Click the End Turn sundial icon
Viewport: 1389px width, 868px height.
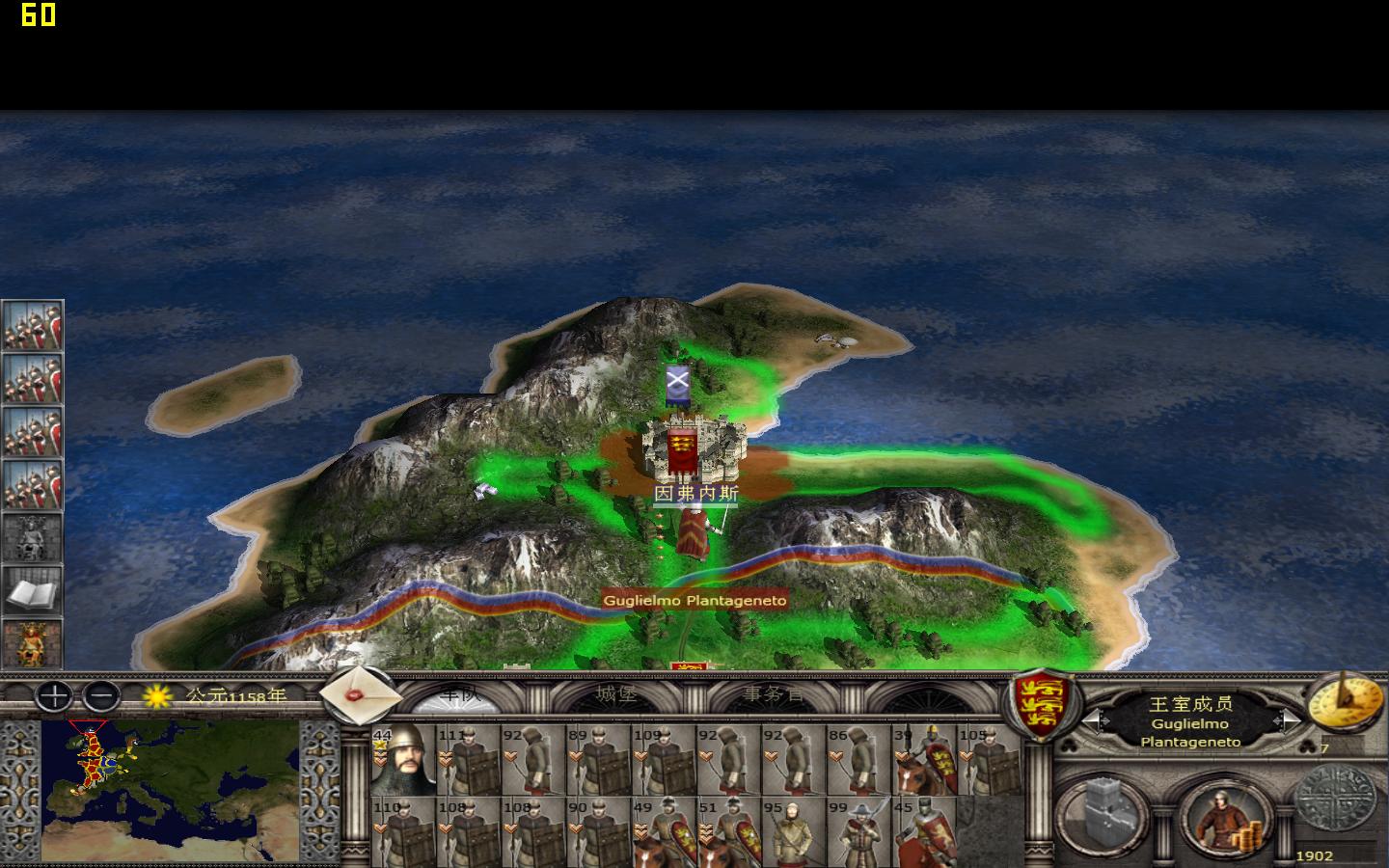[1347, 703]
